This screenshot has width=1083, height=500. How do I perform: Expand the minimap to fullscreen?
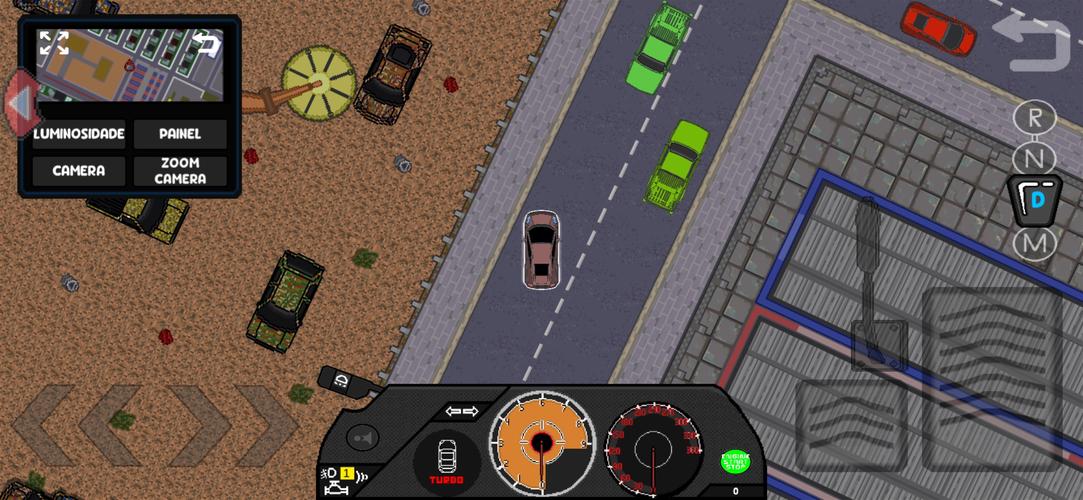[54, 43]
